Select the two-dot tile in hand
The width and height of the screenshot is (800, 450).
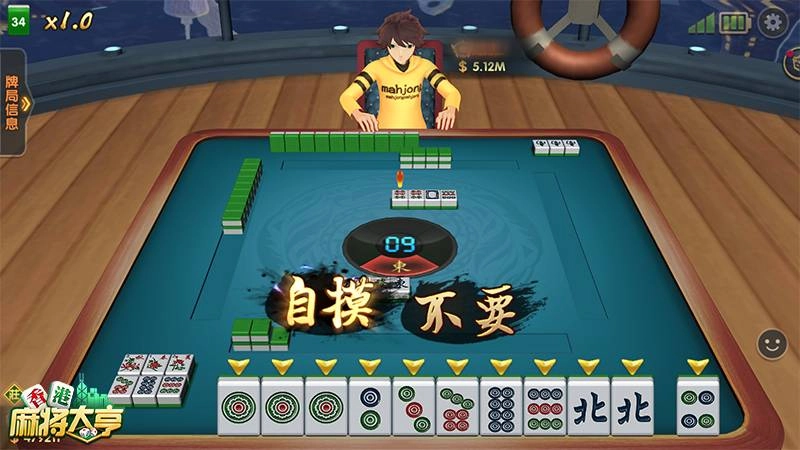coord(370,406)
